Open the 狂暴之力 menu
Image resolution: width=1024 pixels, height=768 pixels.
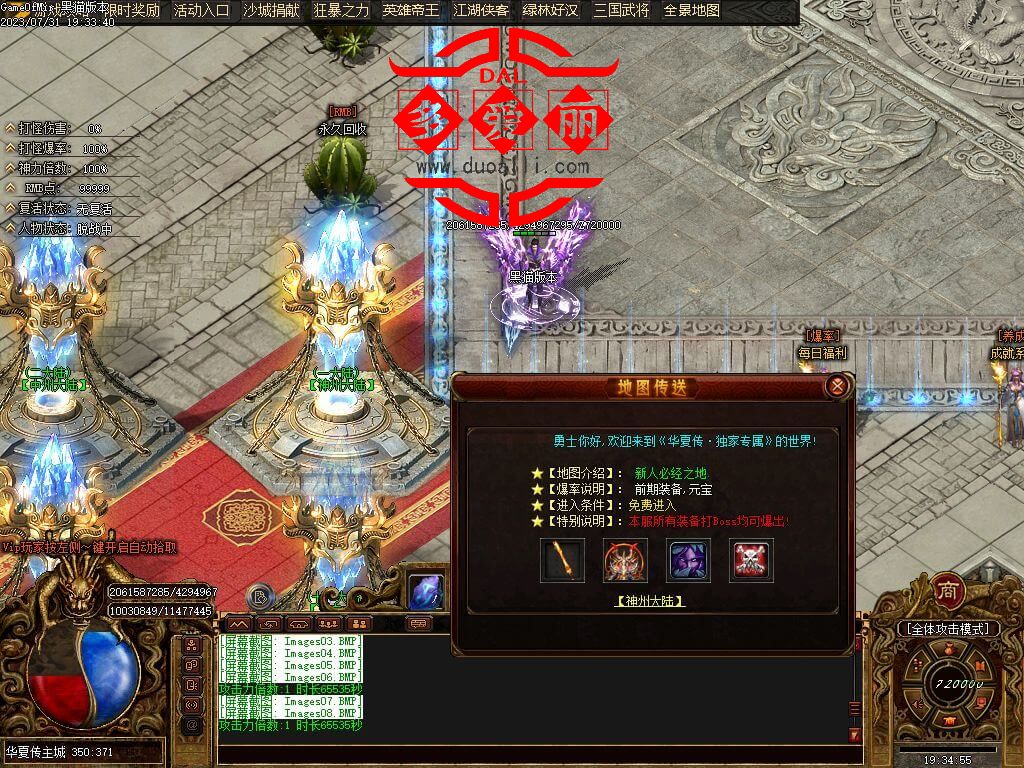(x=341, y=11)
